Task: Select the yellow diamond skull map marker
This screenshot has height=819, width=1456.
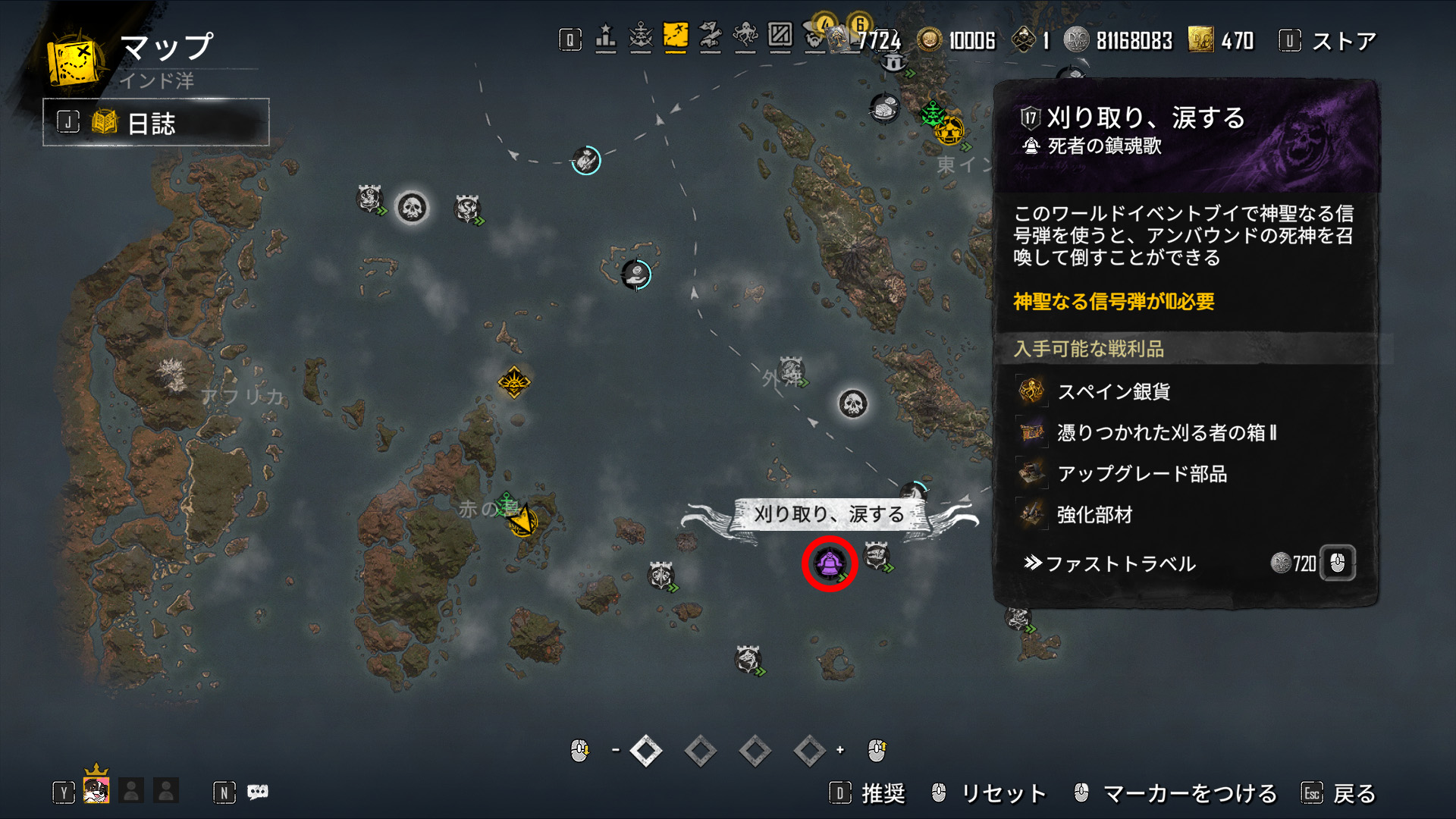Action: [x=514, y=381]
